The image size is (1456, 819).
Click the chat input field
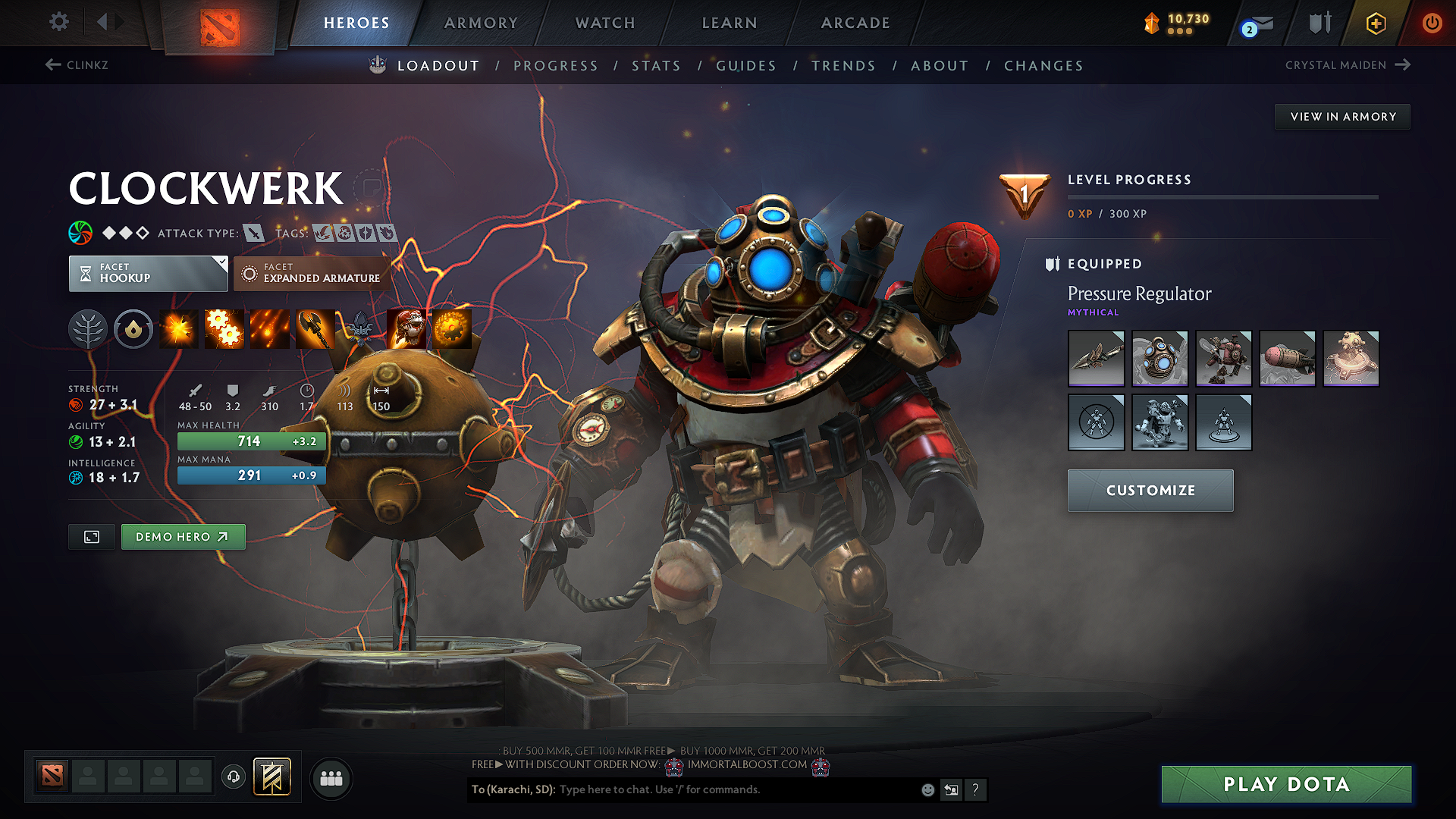click(x=736, y=789)
